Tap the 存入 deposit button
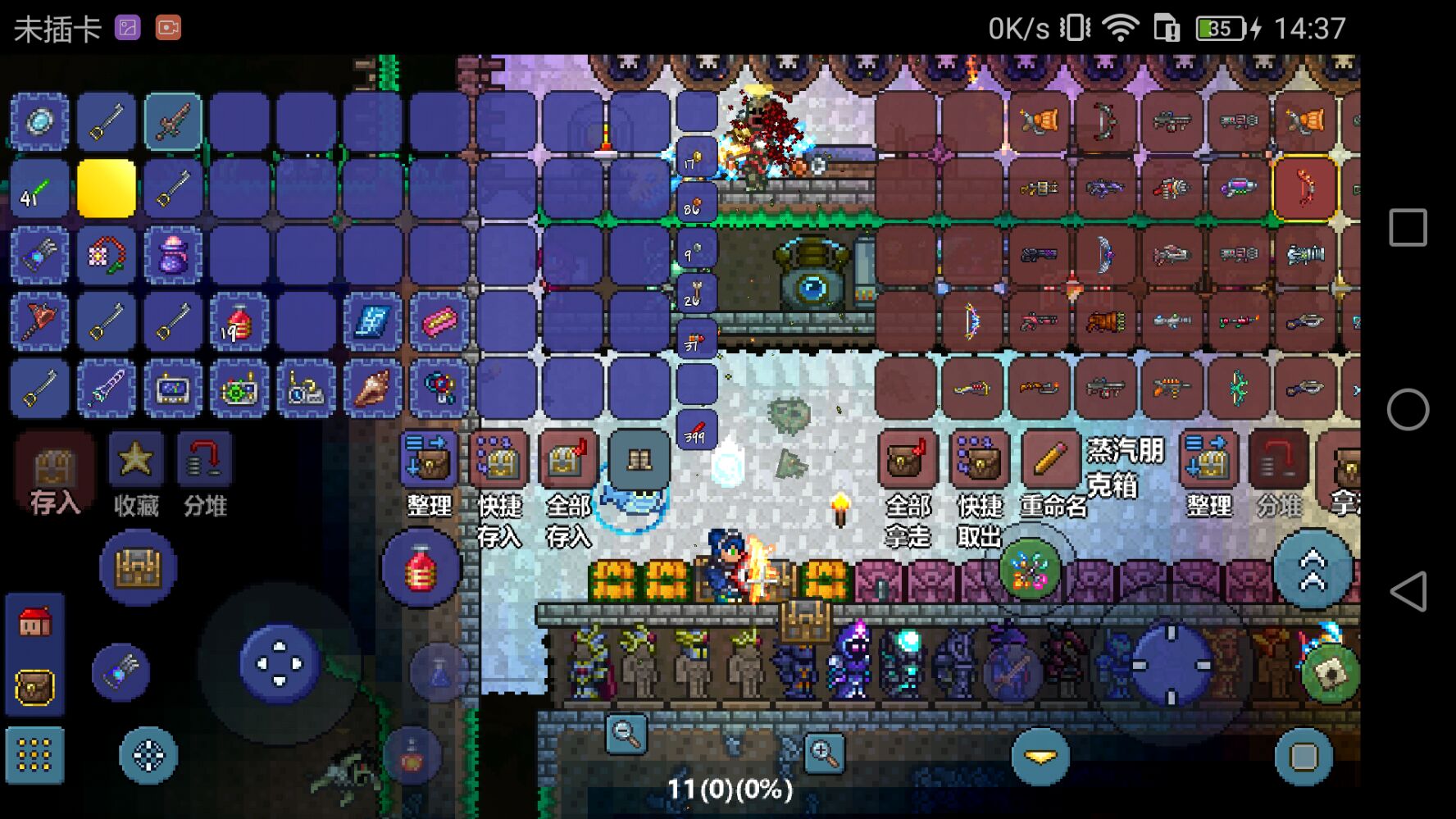 click(x=53, y=474)
